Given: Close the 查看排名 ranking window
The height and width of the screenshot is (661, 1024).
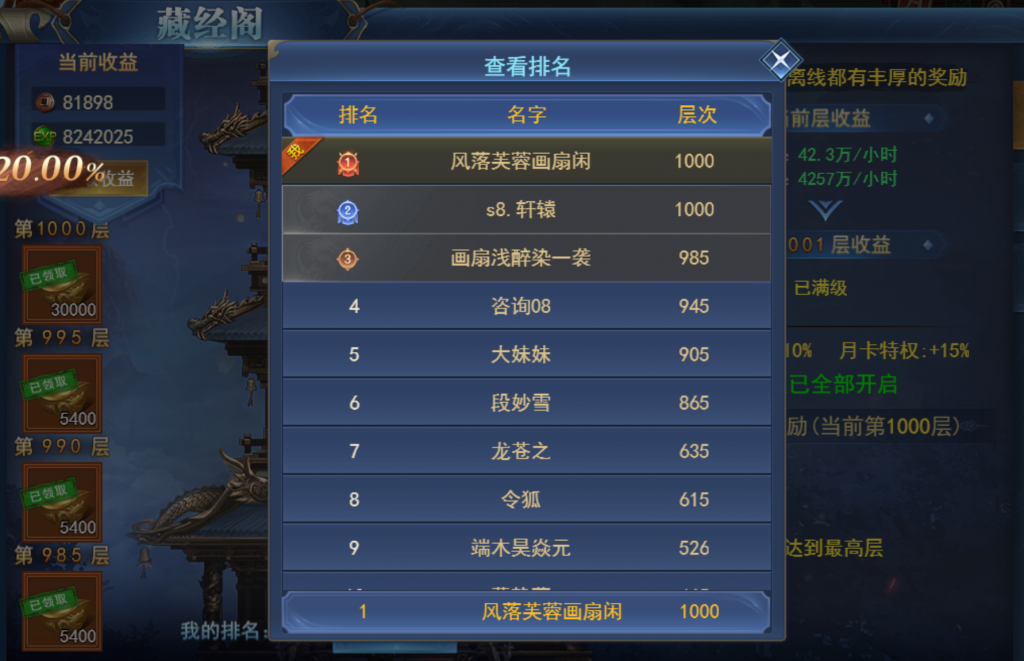Looking at the screenshot, I should pos(779,61).
